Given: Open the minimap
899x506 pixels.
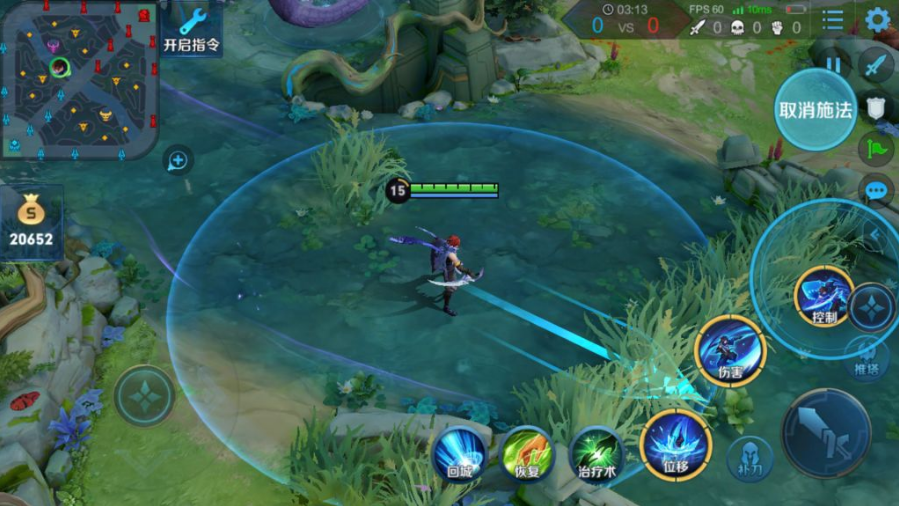Looking at the screenshot, I should (78, 80).
